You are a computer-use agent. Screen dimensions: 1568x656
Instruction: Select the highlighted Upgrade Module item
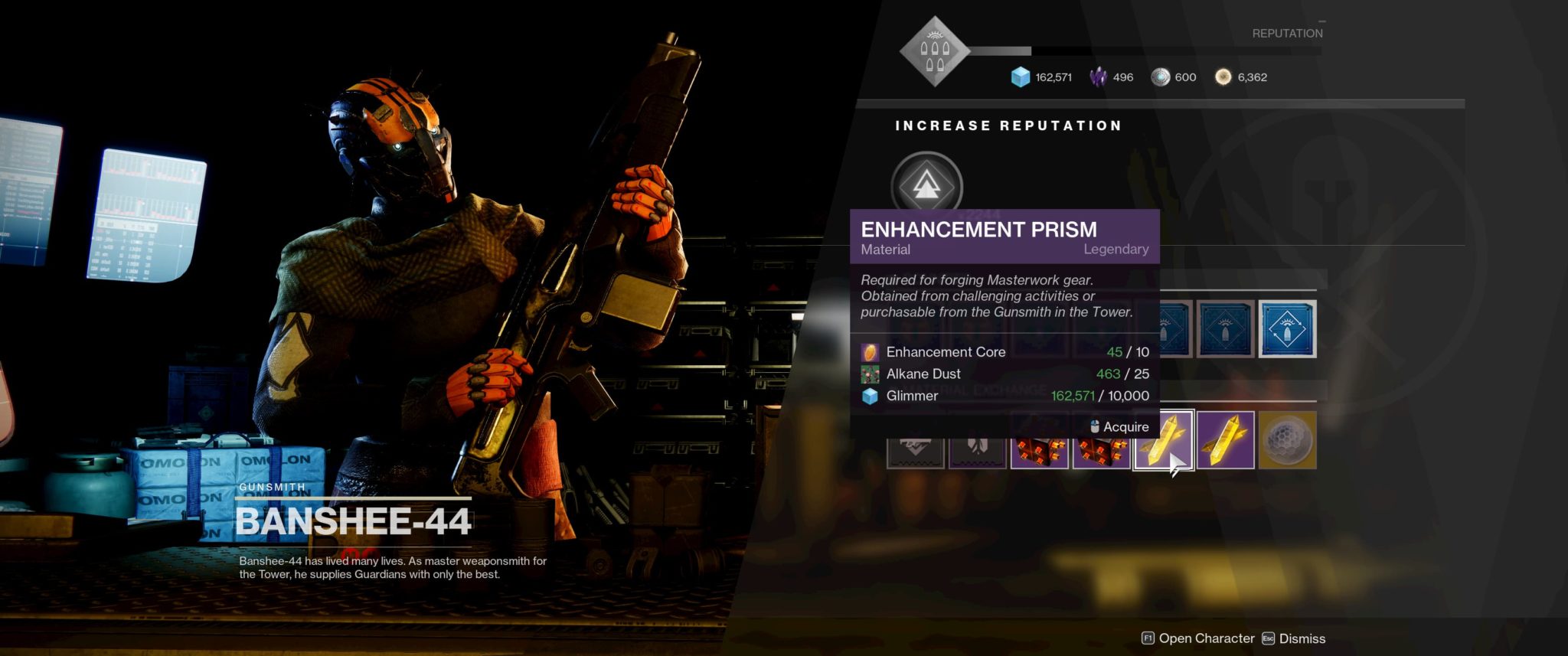click(x=1287, y=329)
